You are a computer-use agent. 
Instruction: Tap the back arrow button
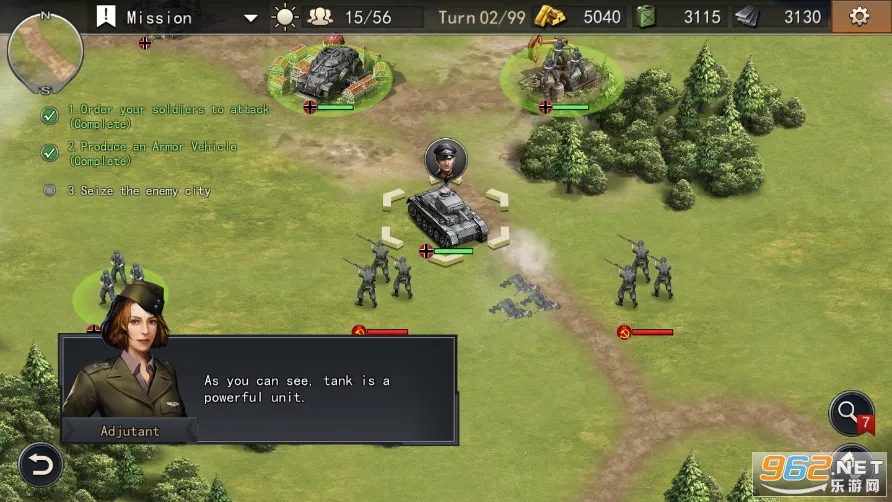[x=40, y=464]
